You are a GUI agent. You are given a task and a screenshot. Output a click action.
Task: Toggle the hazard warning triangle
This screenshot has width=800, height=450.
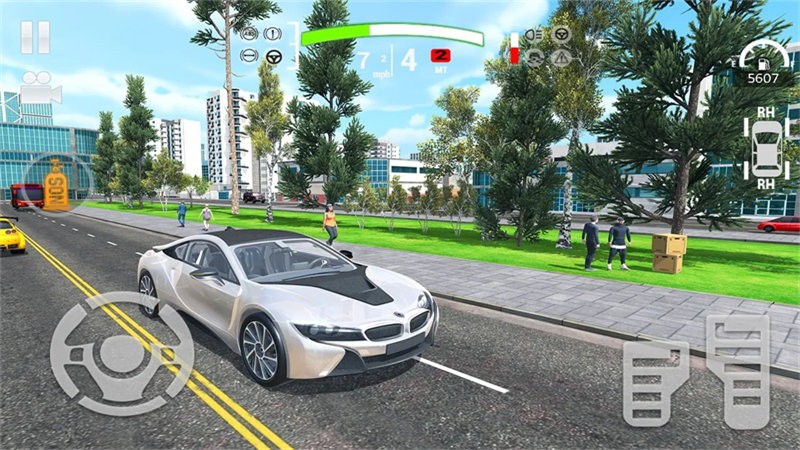click(x=561, y=56)
